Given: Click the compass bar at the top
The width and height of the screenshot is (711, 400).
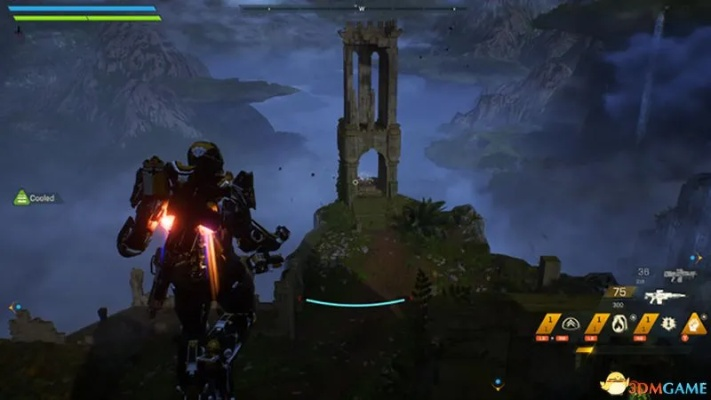Looking at the screenshot, I should [x=355, y=7].
